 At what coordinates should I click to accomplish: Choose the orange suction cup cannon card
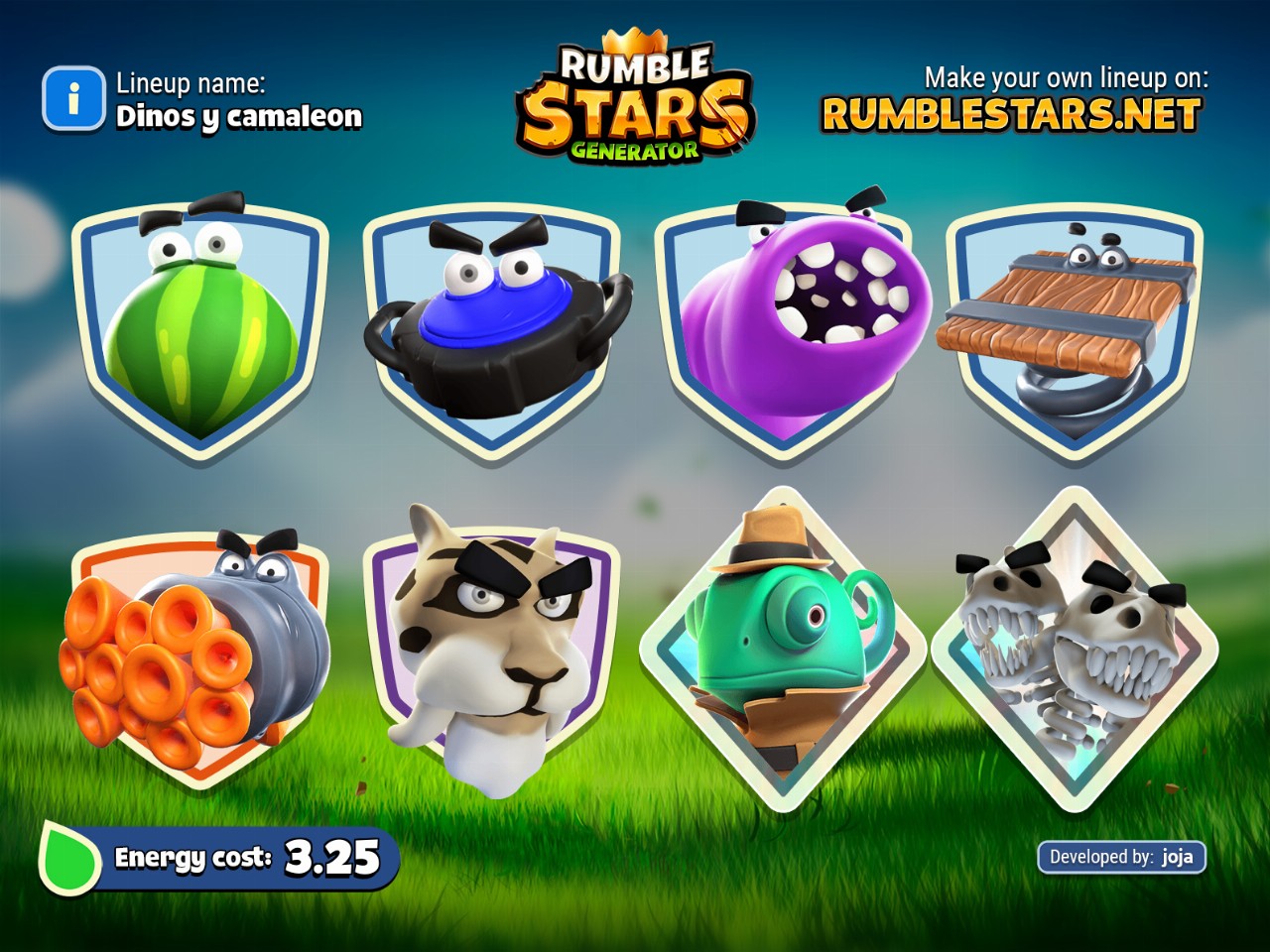click(x=198, y=659)
